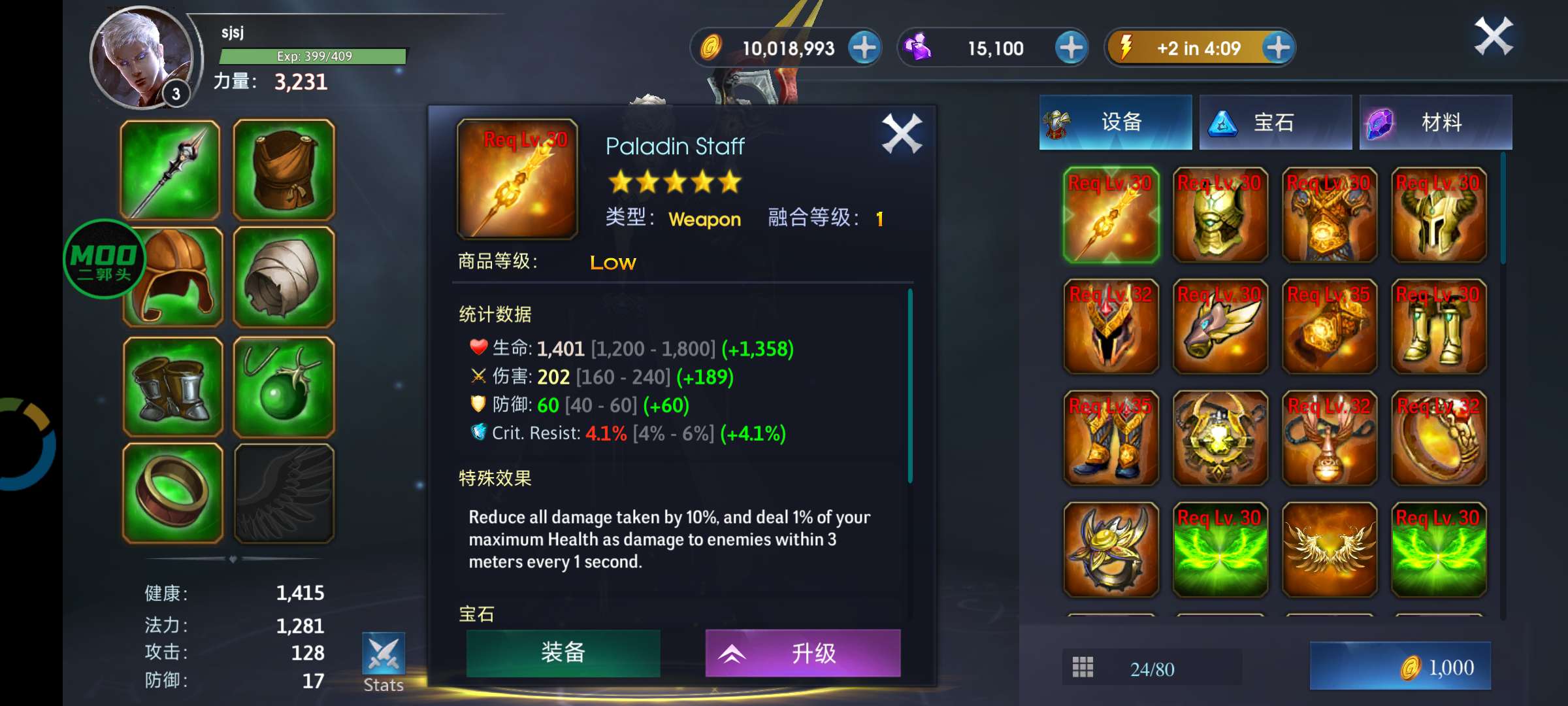The height and width of the screenshot is (706, 1568).
Task: Add more gold coins
Action: [864, 48]
